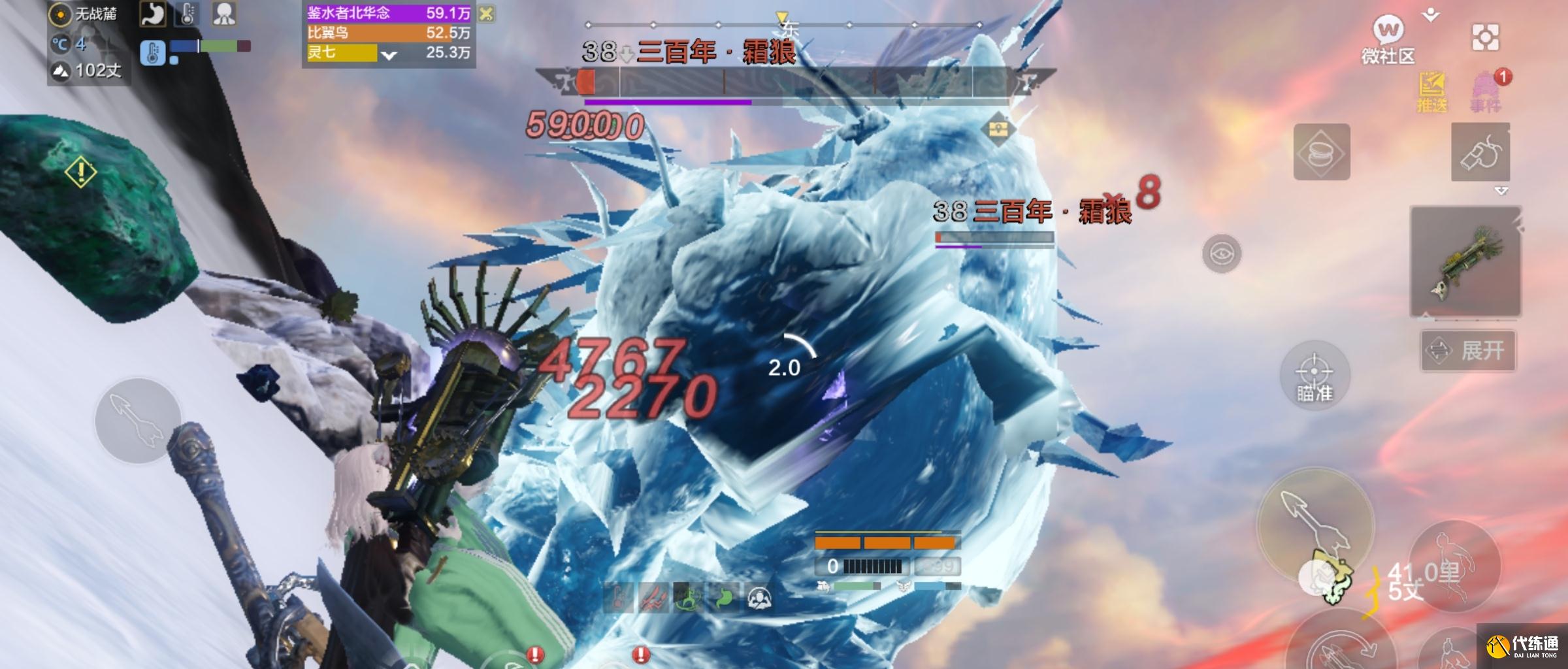The image size is (1568, 669).
Task: Tap the round coin item slot
Action: [x=1321, y=152]
